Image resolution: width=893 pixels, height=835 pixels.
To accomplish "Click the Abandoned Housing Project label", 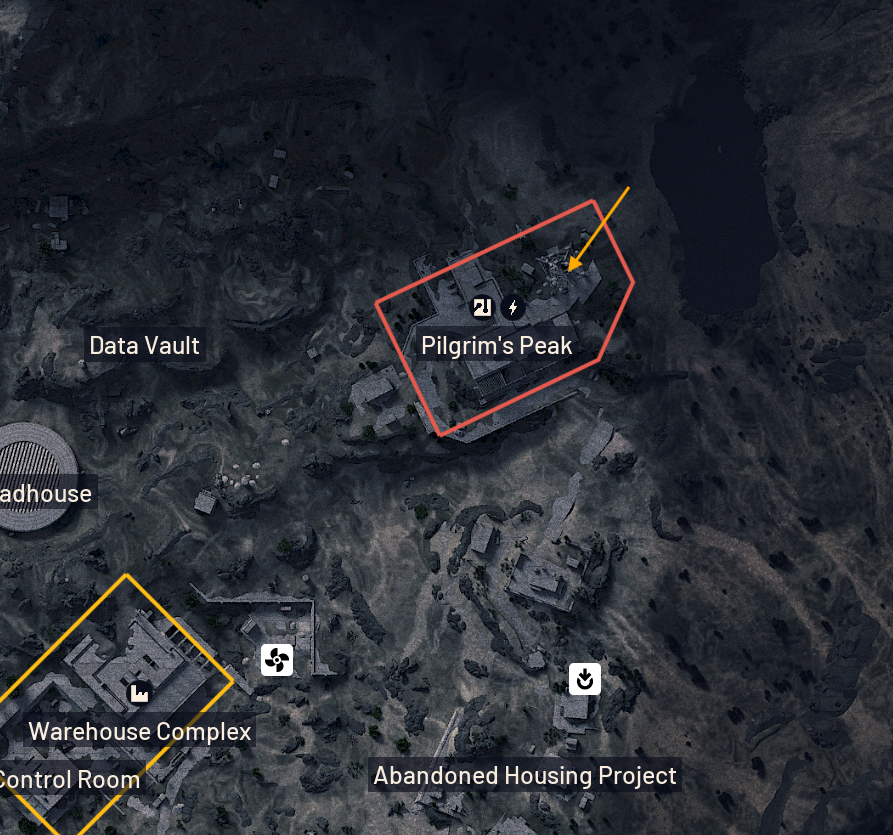I will [x=524, y=775].
